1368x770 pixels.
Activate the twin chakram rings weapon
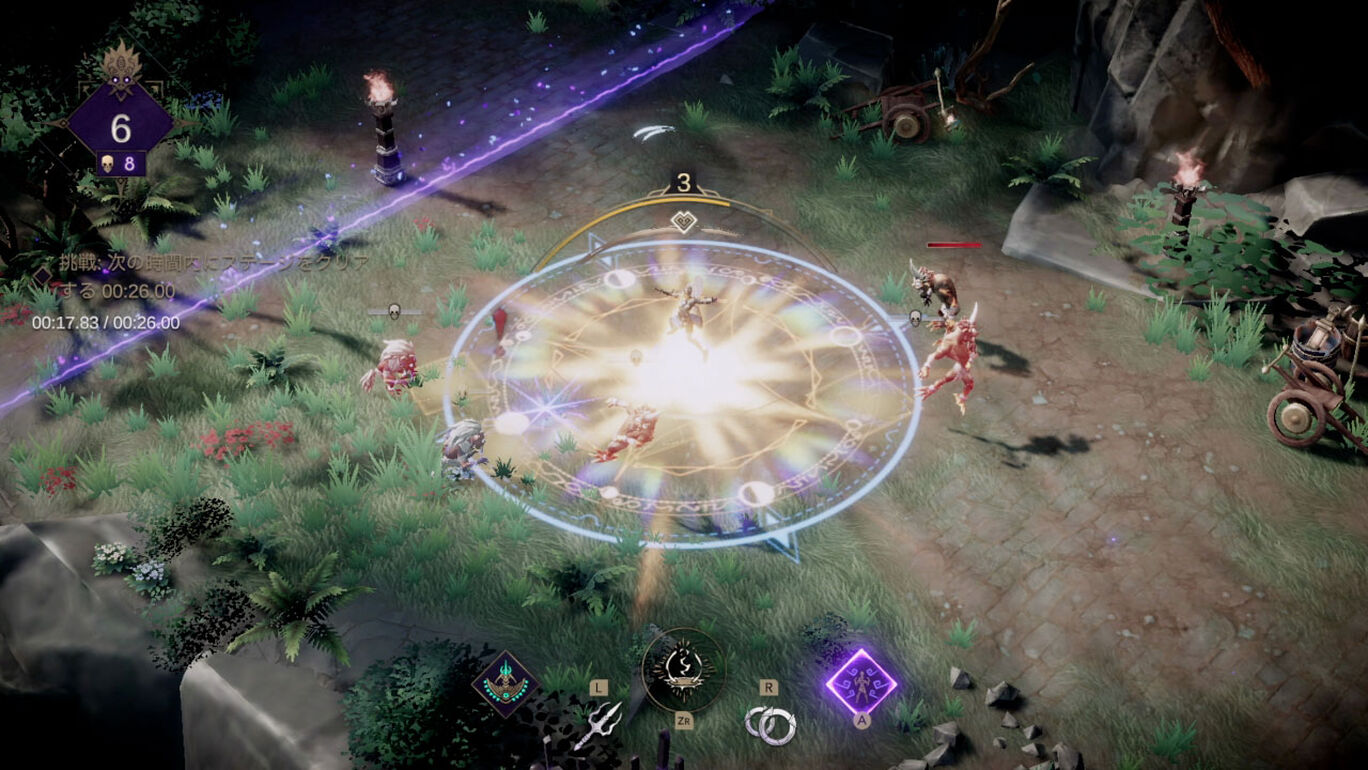pos(769,725)
